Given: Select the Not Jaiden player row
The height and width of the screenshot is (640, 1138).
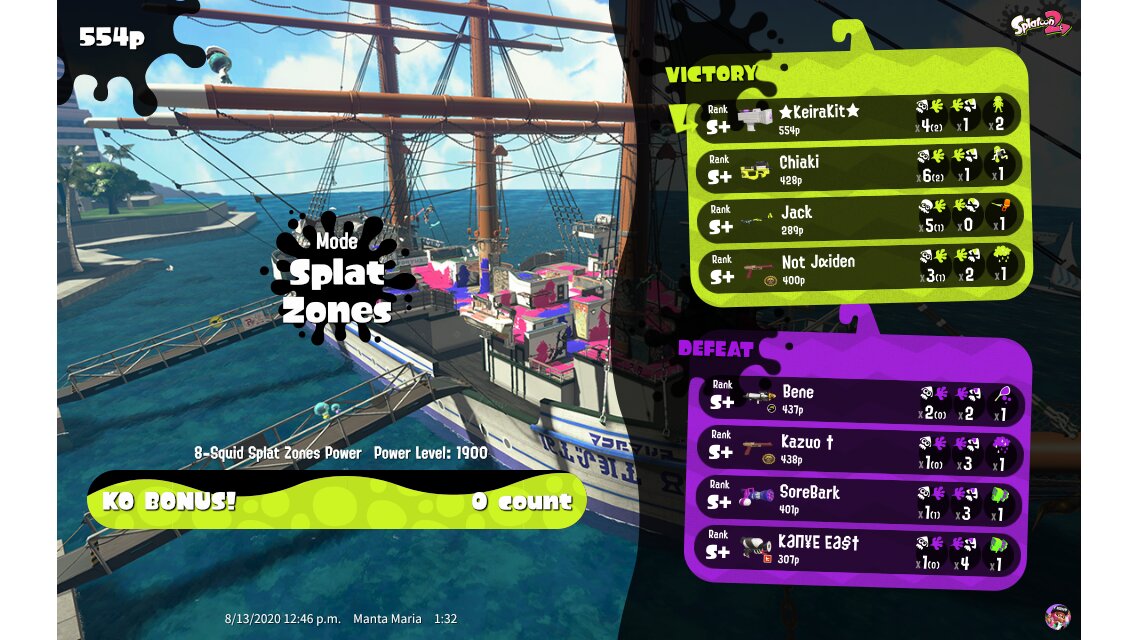Looking at the screenshot, I should [x=860, y=267].
